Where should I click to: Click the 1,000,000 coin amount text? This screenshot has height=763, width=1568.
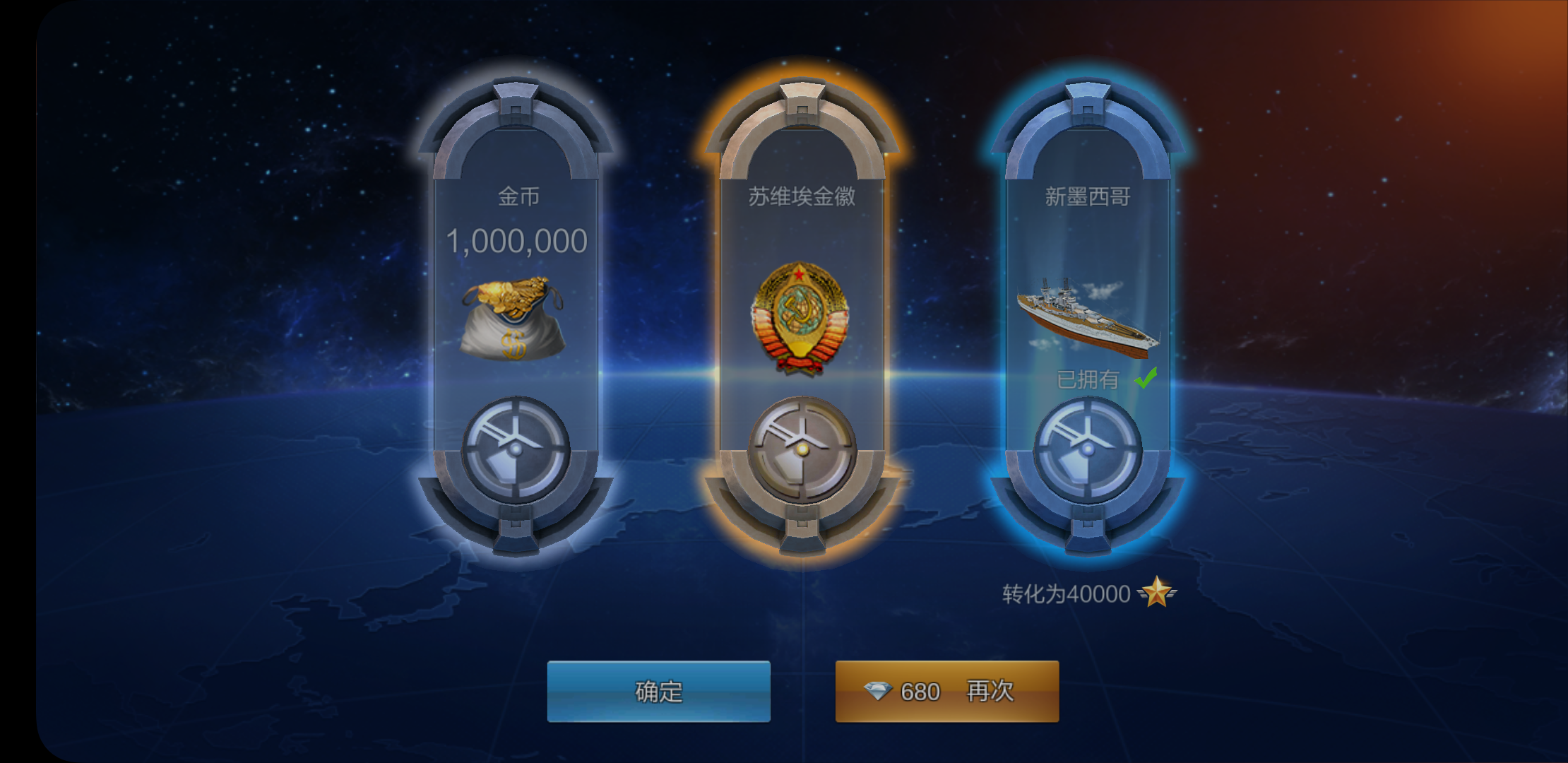[516, 240]
